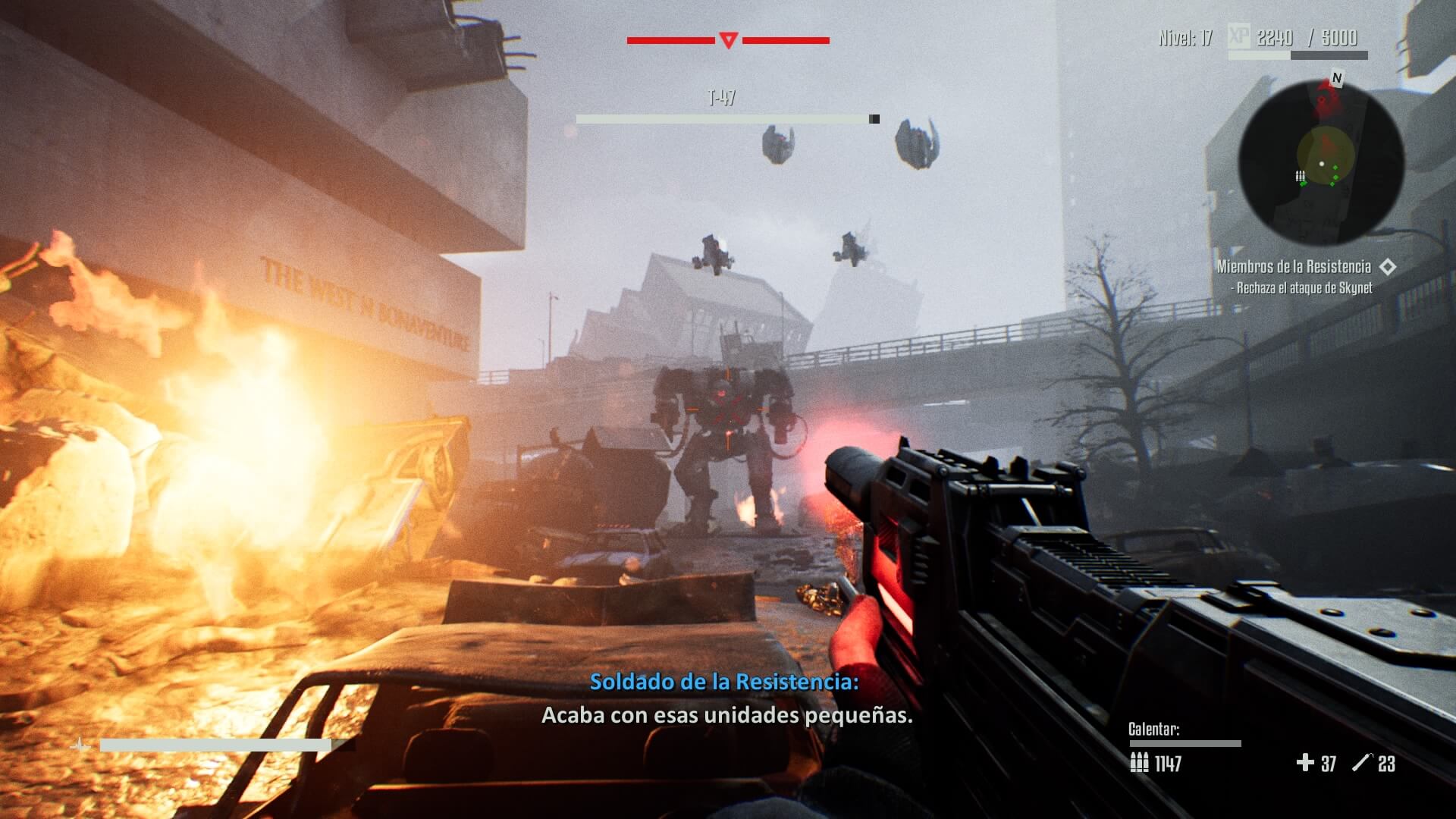Click the ammo pickup icon inside the minimap
This screenshot has height=819, width=1456.
(1301, 176)
